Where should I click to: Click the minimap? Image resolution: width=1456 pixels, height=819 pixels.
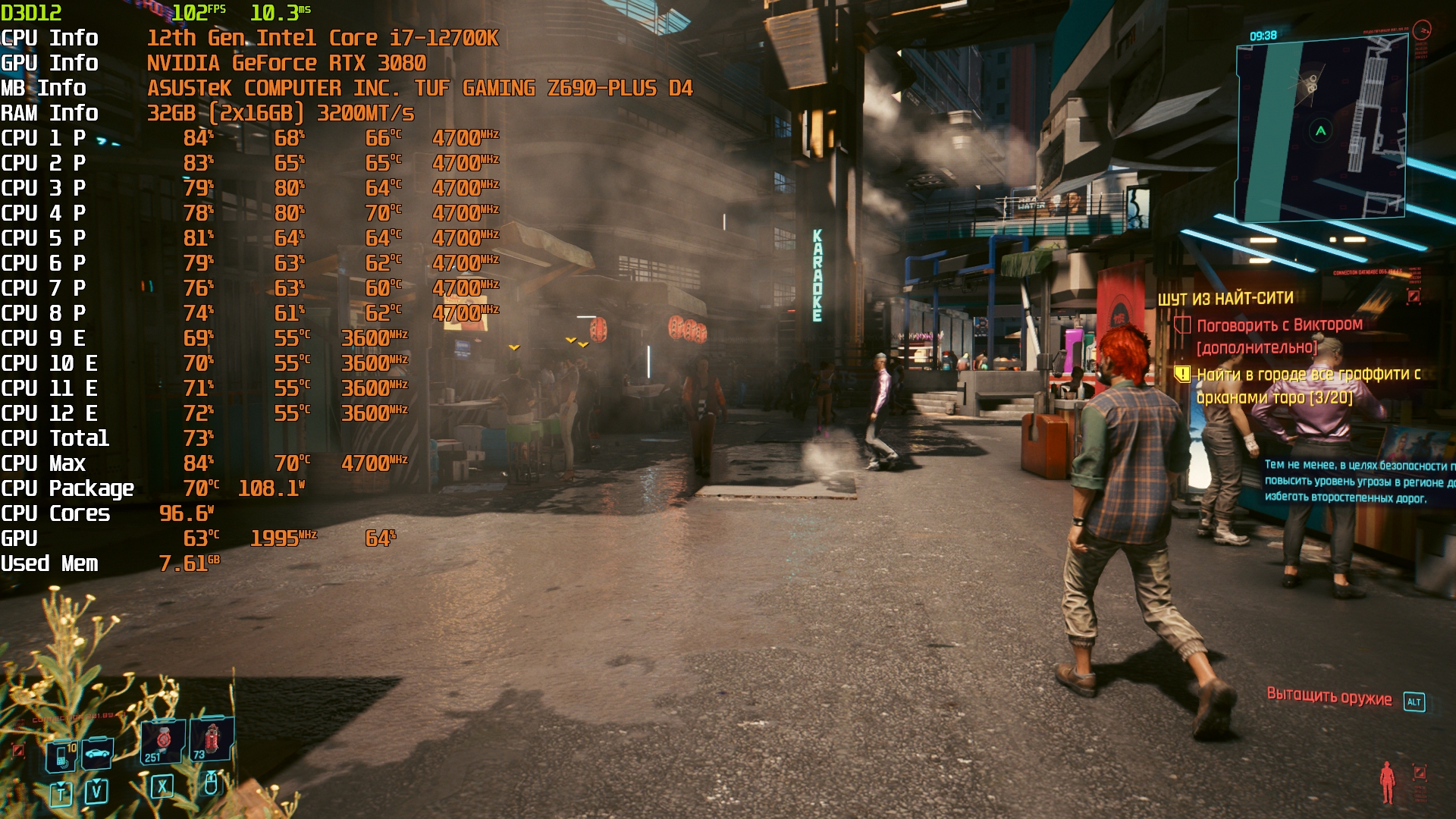click(1321, 129)
